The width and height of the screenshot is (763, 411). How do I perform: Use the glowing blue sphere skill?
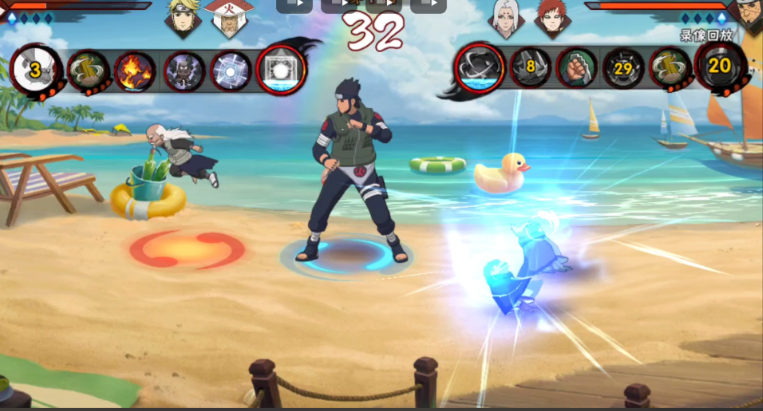point(230,71)
